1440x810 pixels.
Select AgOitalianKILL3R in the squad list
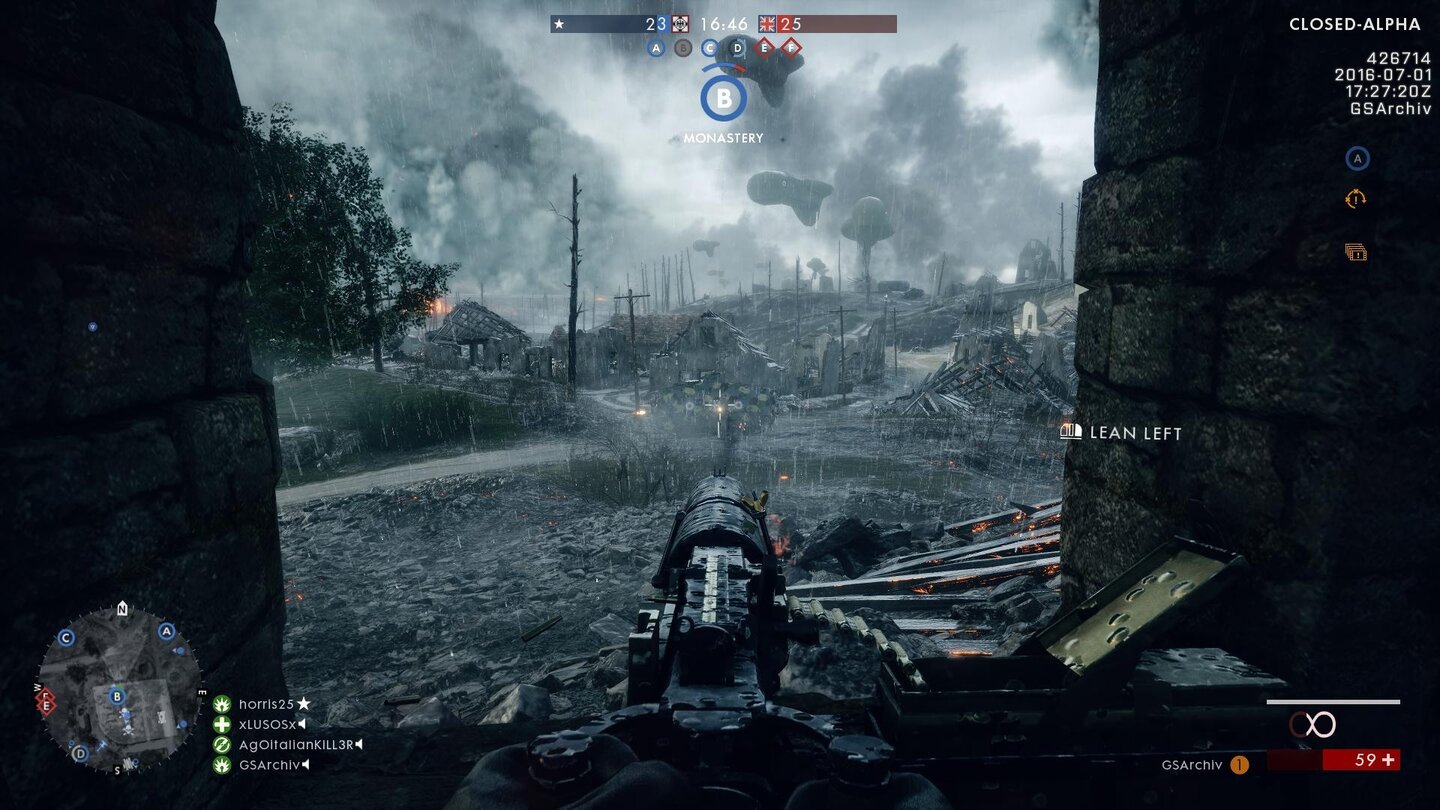296,745
